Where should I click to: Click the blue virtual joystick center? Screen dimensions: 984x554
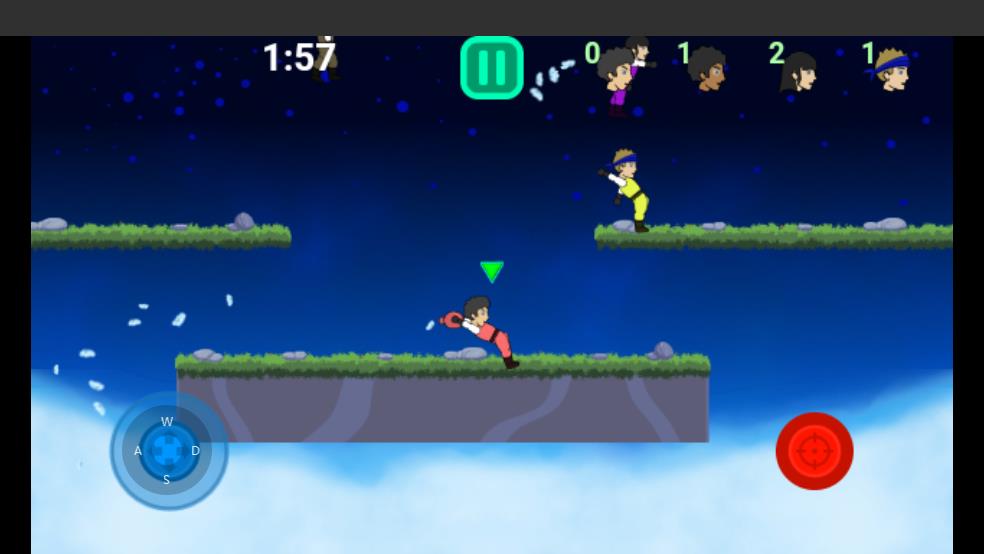click(168, 451)
